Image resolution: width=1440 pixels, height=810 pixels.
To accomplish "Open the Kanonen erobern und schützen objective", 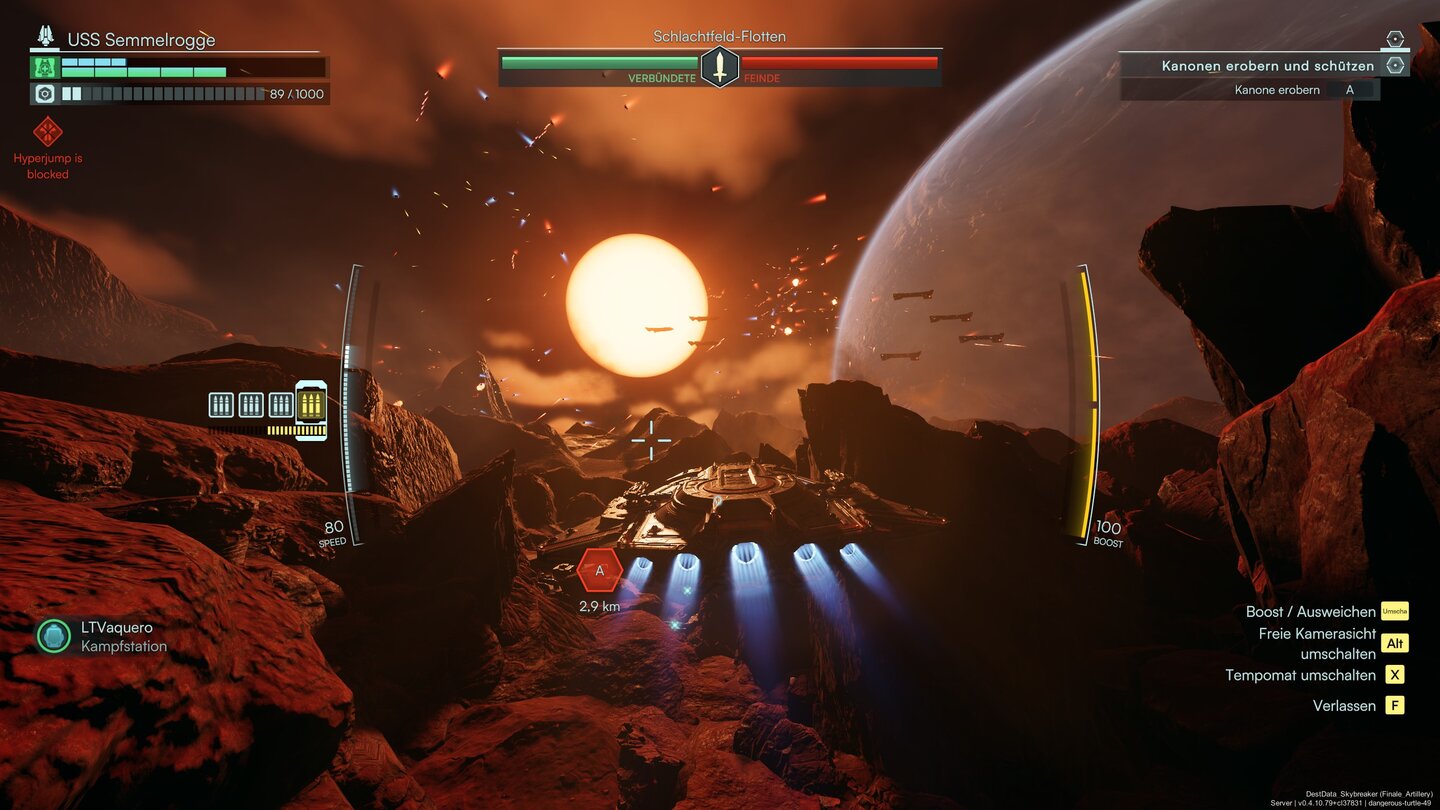I will tap(1267, 66).
